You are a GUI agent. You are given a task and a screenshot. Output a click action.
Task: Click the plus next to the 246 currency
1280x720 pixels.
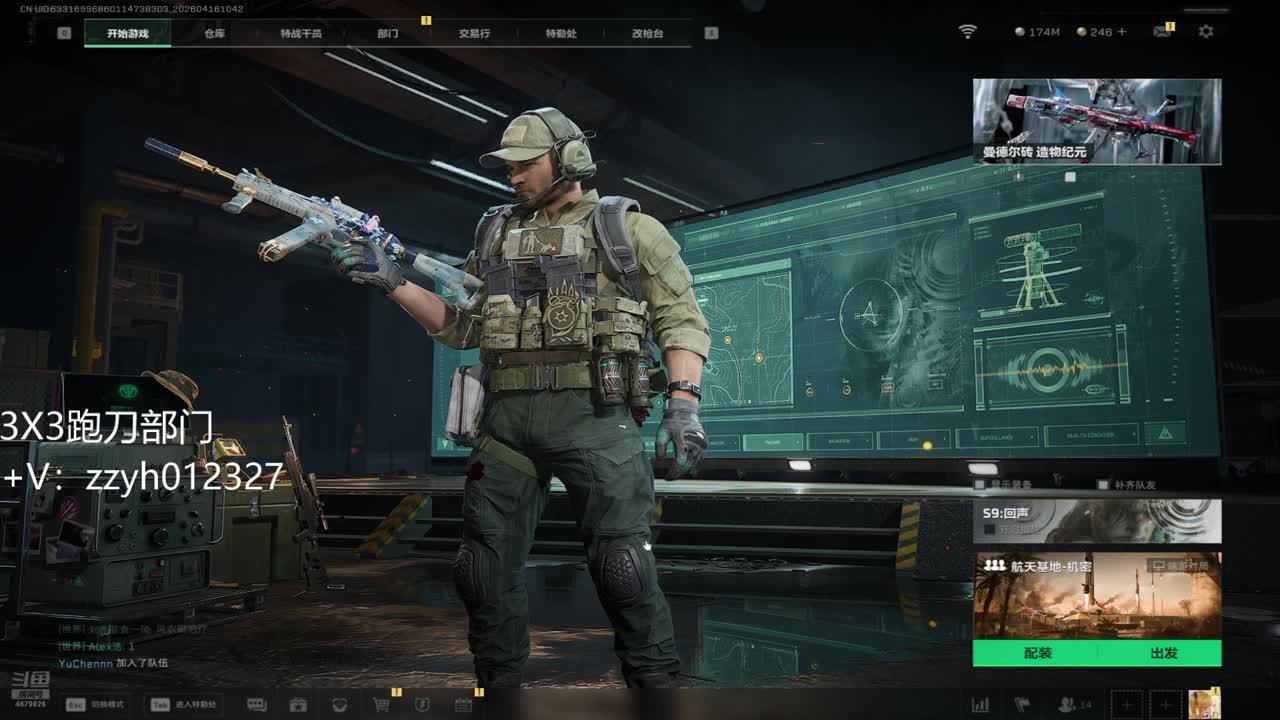point(1122,32)
